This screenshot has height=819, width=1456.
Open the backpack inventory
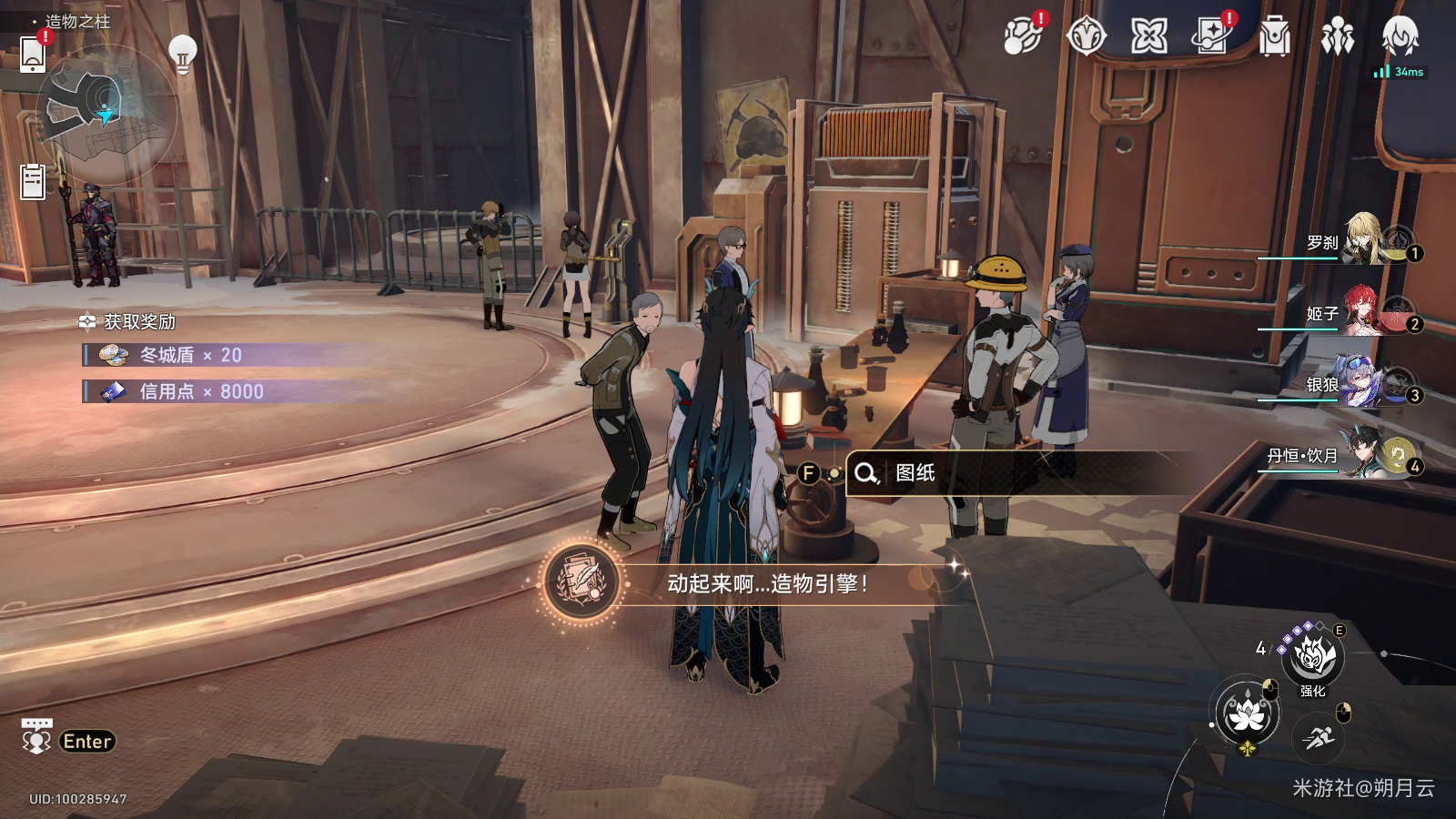point(1274,37)
